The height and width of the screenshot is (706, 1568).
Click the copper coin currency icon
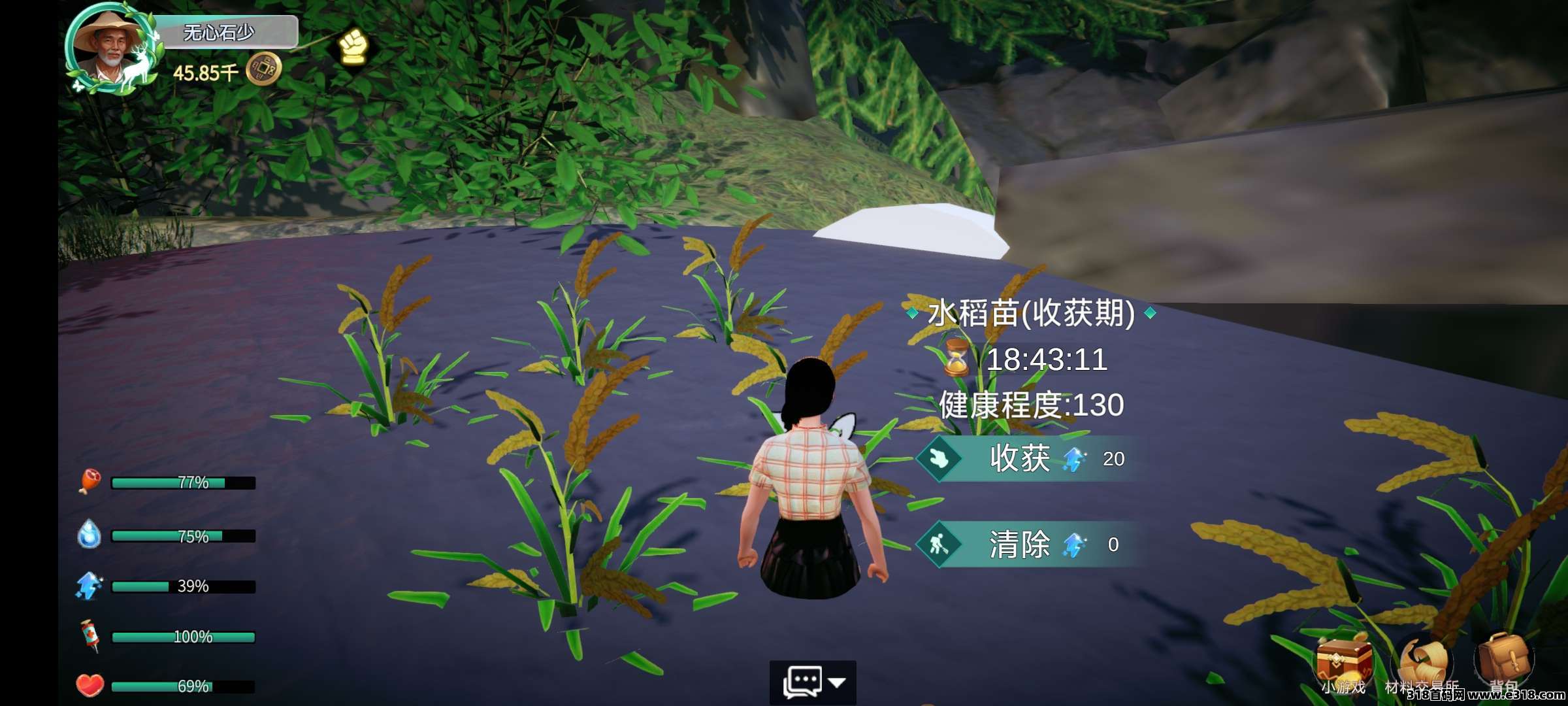tap(264, 69)
